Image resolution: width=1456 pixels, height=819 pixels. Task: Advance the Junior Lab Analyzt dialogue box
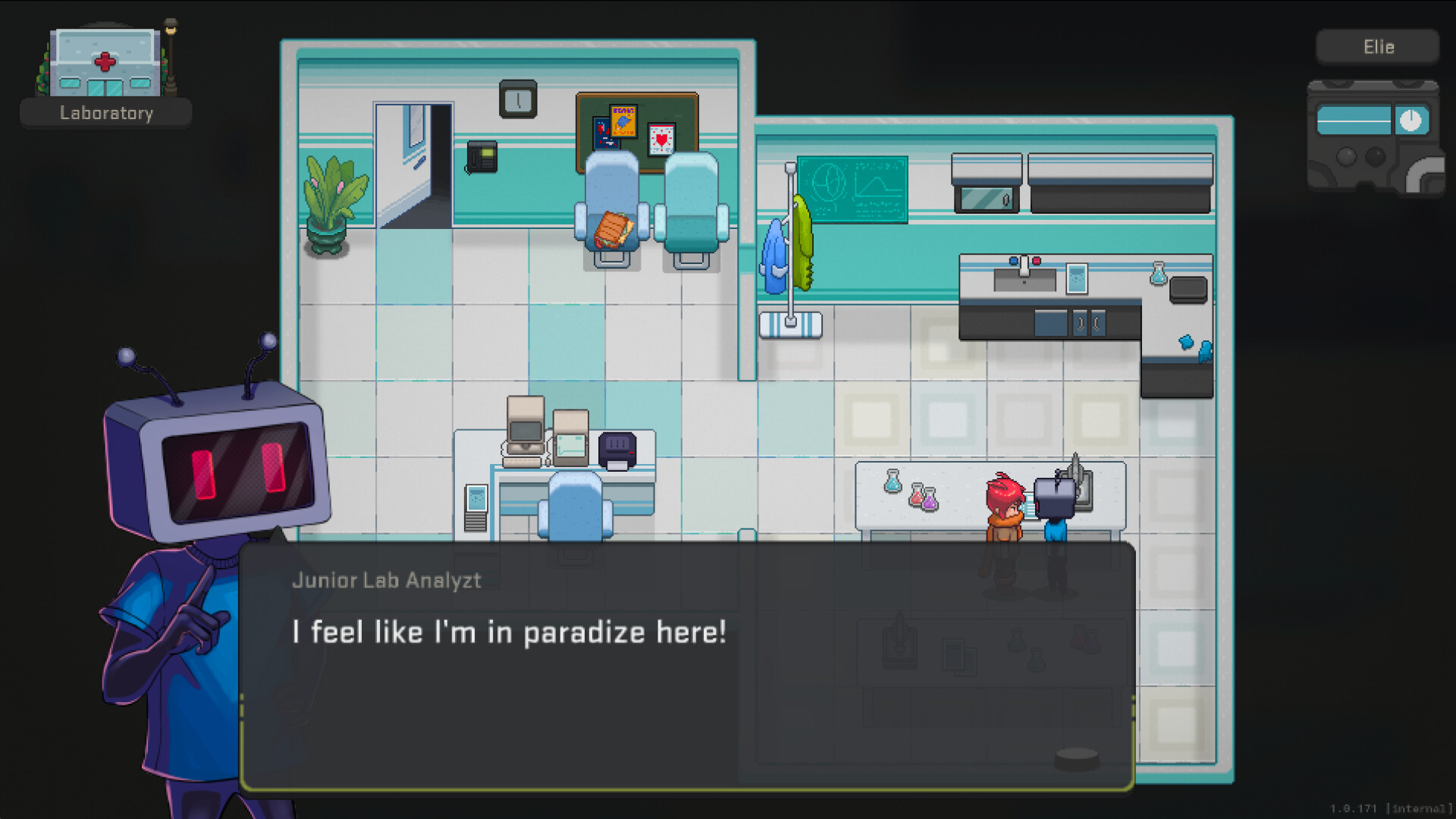click(x=686, y=666)
